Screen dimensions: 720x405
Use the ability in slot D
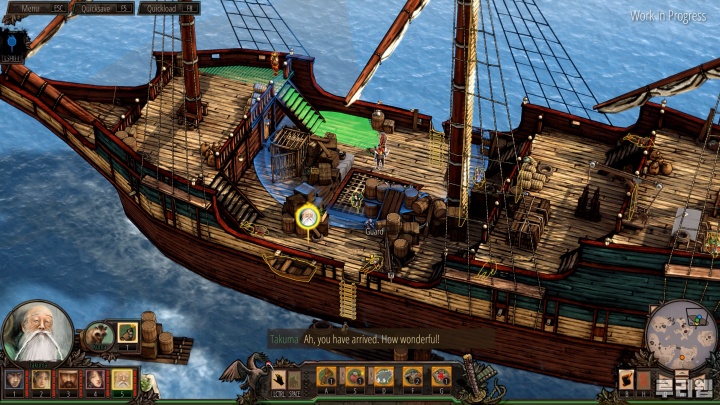click(x=383, y=376)
